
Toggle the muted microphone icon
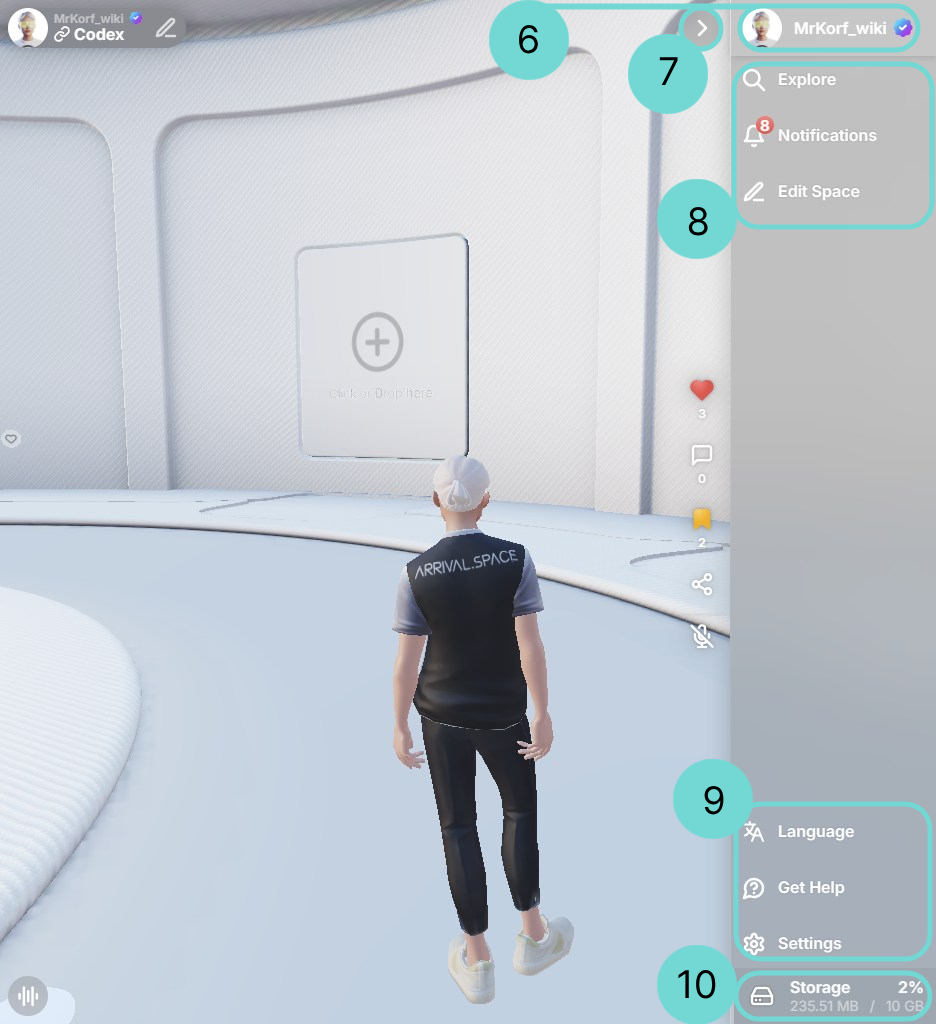(x=702, y=636)
